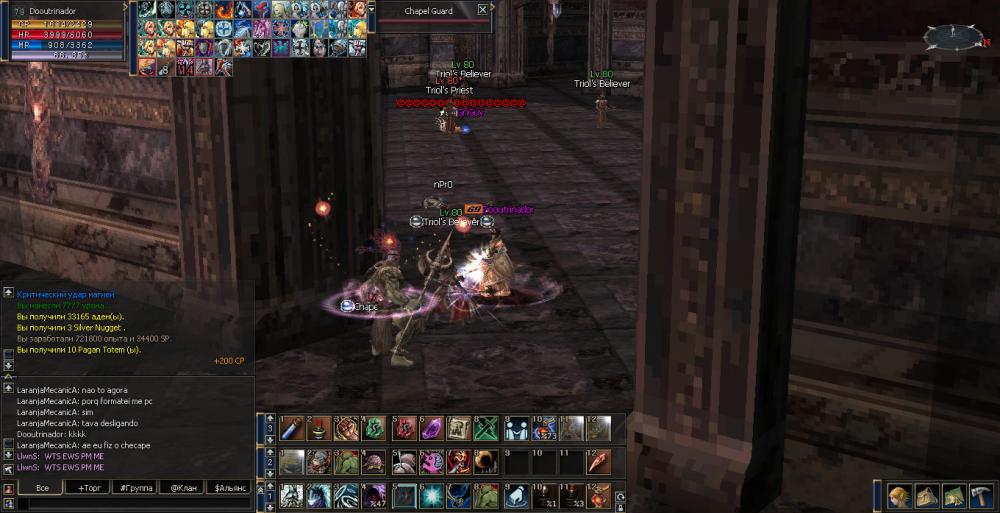Activate the crossed green swords skill
The height and width of the screenshot is (513, 1000).
486,428
